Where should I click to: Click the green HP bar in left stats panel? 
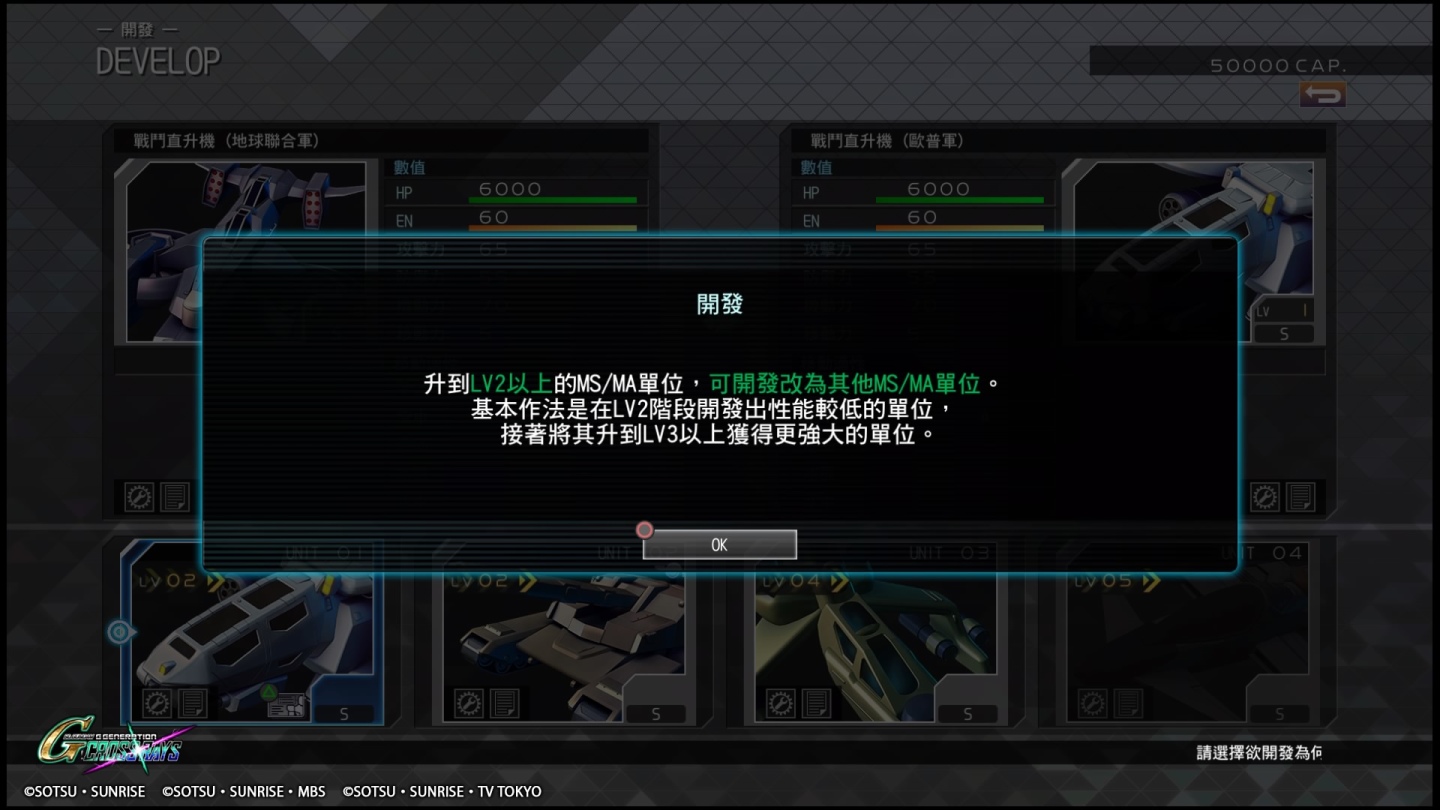pos(555,196)
